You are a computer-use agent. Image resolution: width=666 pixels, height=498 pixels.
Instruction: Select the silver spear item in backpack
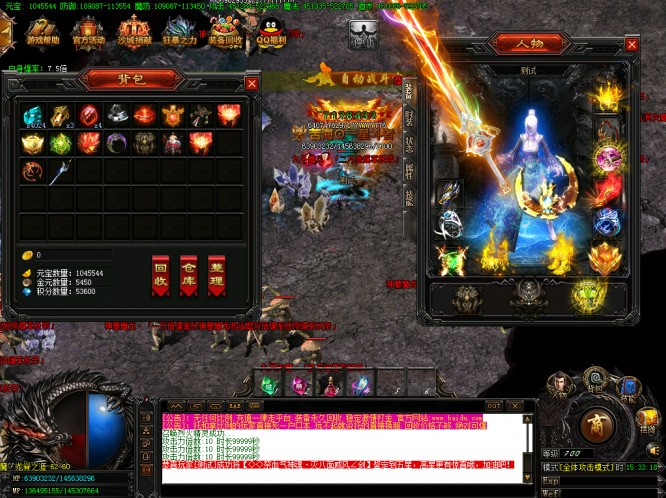coord(62,171)
